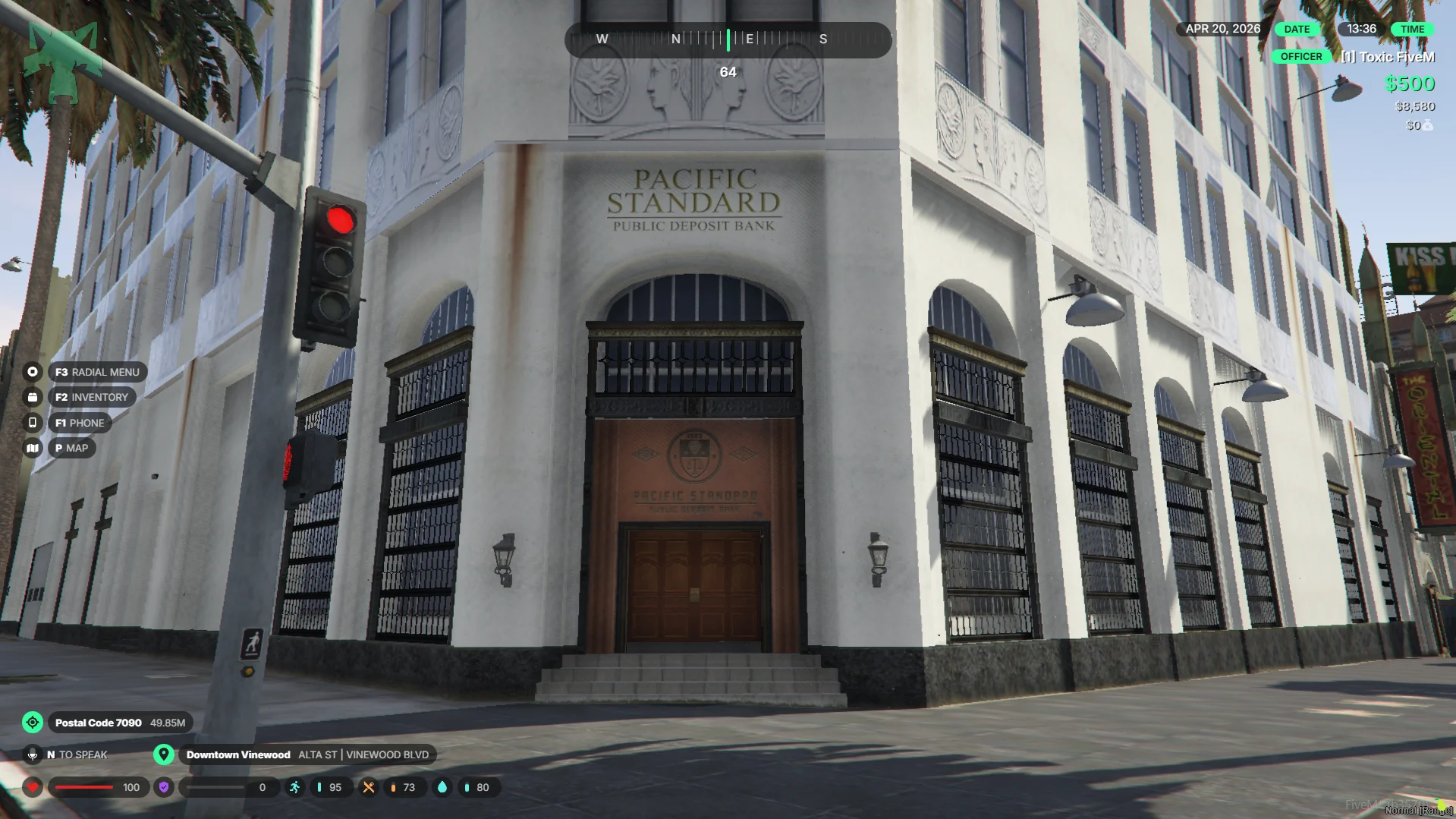Image resolution: width=1456 pixels, height=819 pixels.
Task: Click the postal code crosshair icon
Action: [33, 723]
